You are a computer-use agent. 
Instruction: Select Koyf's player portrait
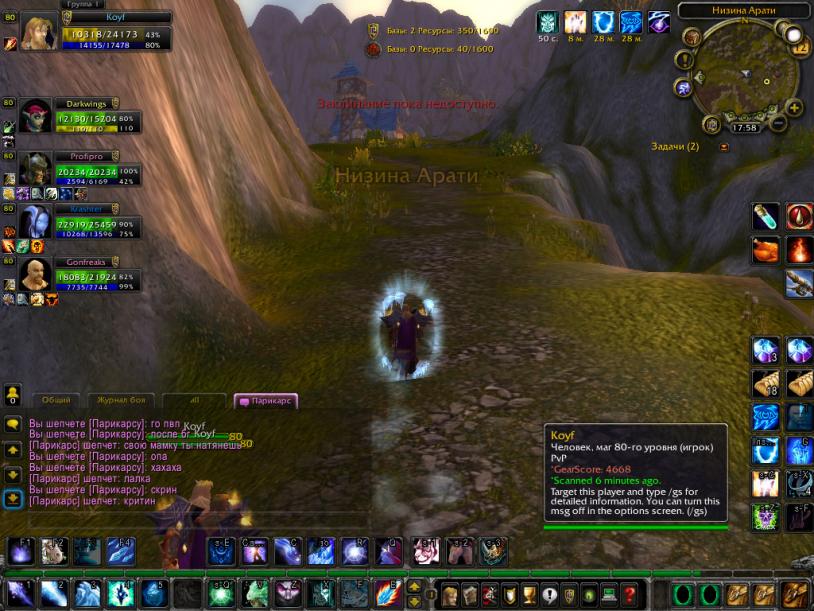(40, 33)
